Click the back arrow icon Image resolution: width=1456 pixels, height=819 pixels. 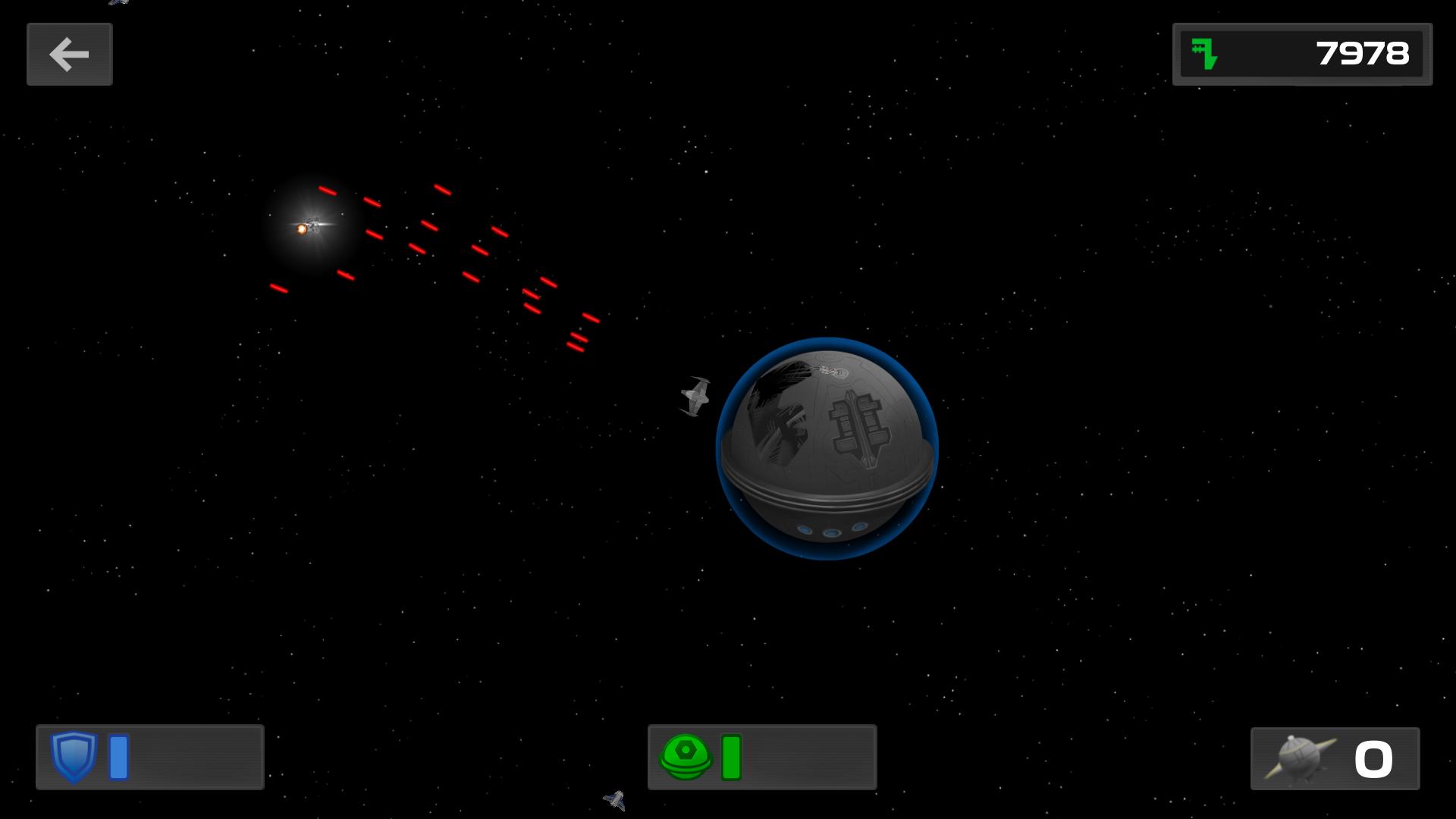coord(69,54)
